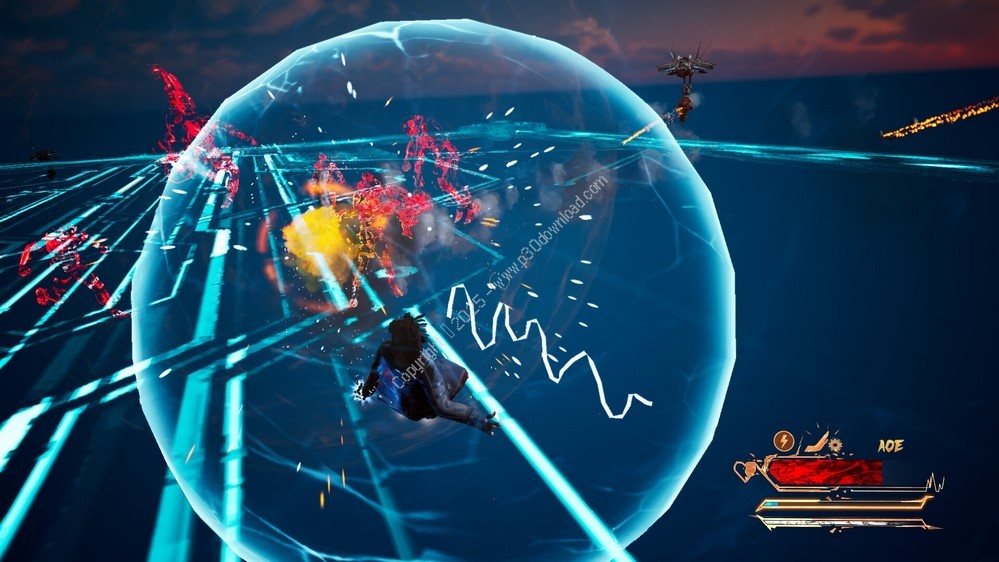Toggle the AOE attack mode label

click(x=890, y=445)
